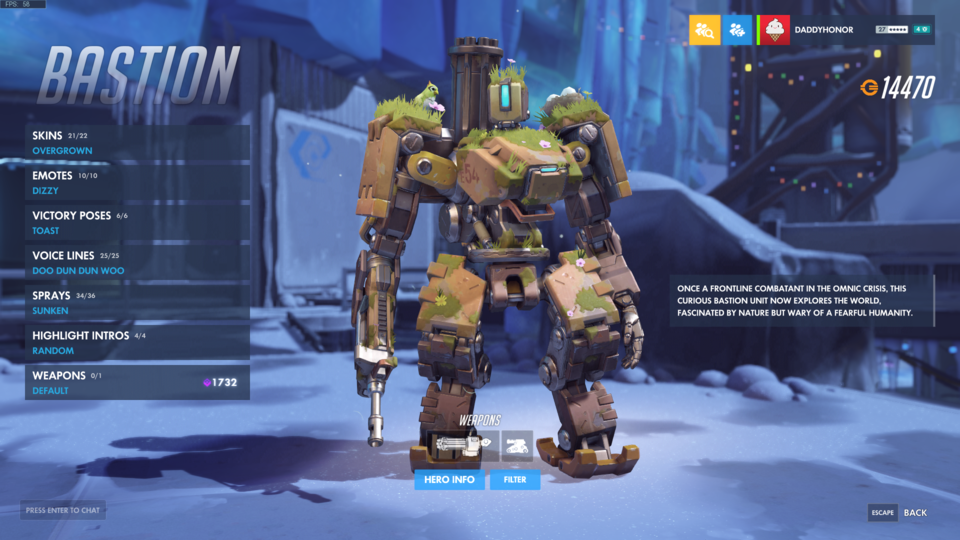Image resolution: width=960 pixels, height=540 pixels.
Task: Open the Filter button
Action: click(515, 480)
